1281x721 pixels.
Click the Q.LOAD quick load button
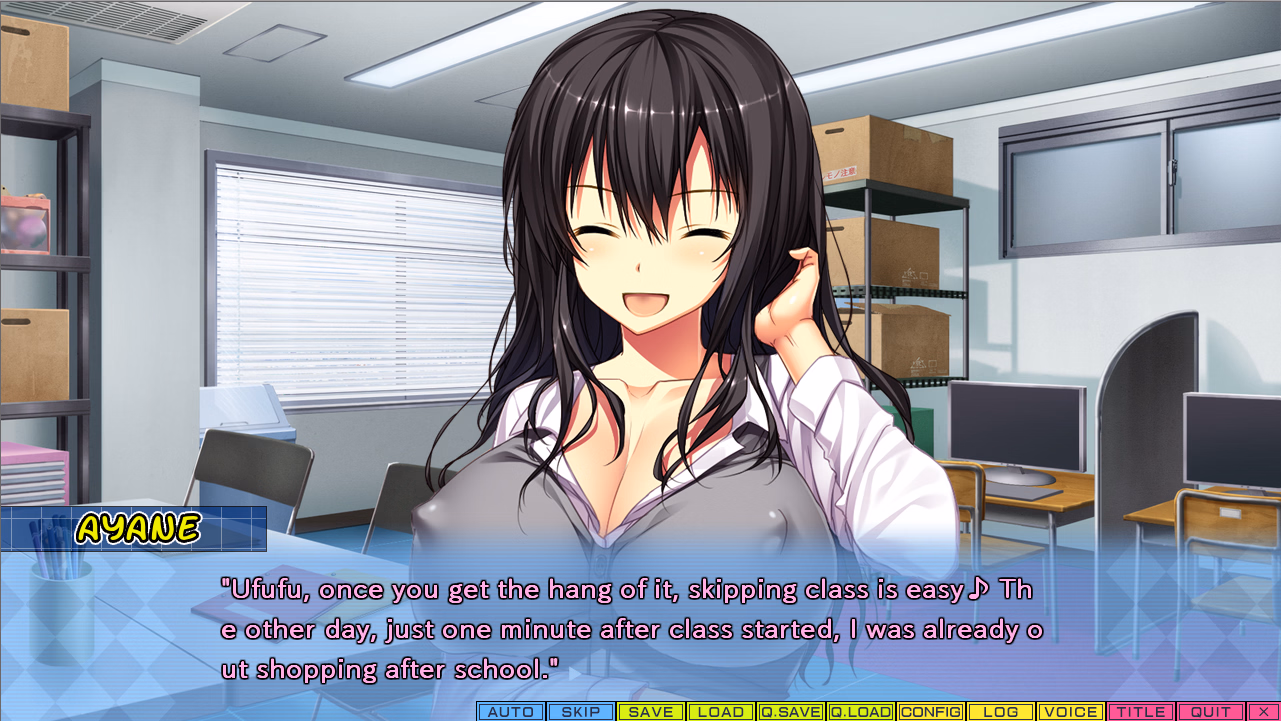coord(861,712)
